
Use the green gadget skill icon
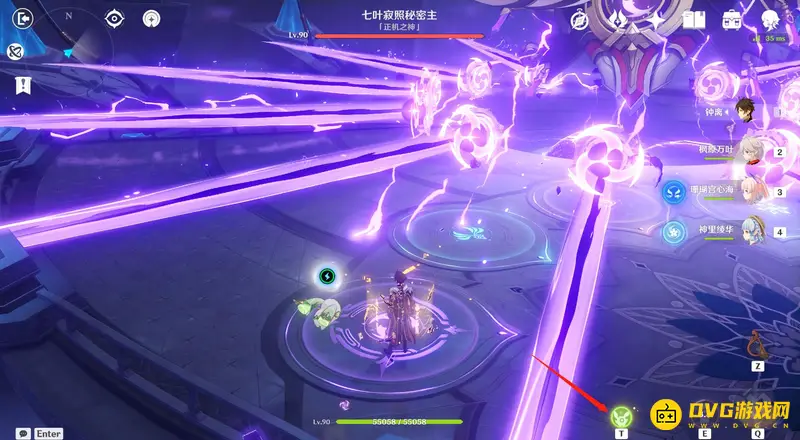click(x=621, y=413)
